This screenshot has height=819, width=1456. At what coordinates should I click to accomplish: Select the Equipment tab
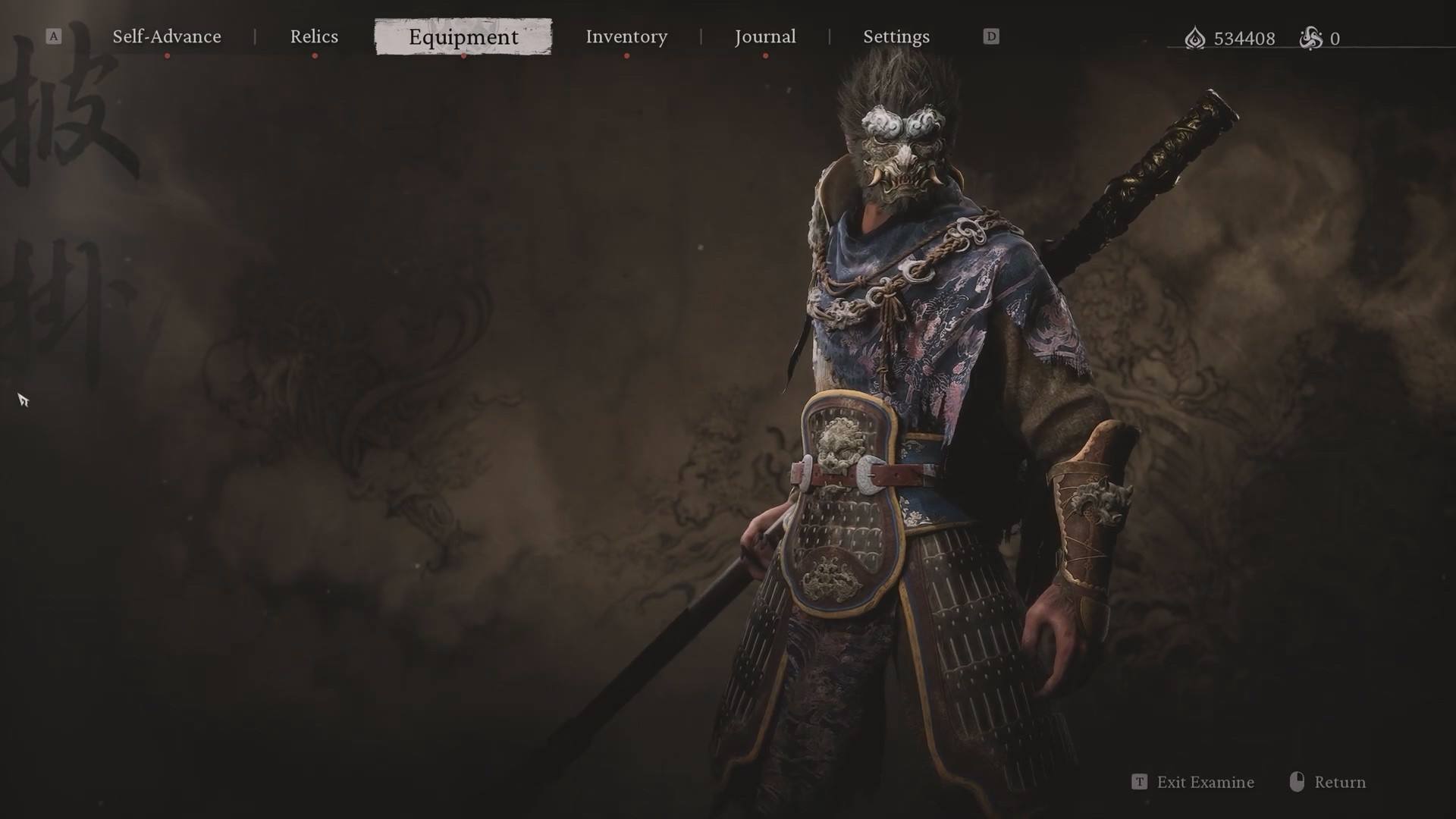[463, 36]
